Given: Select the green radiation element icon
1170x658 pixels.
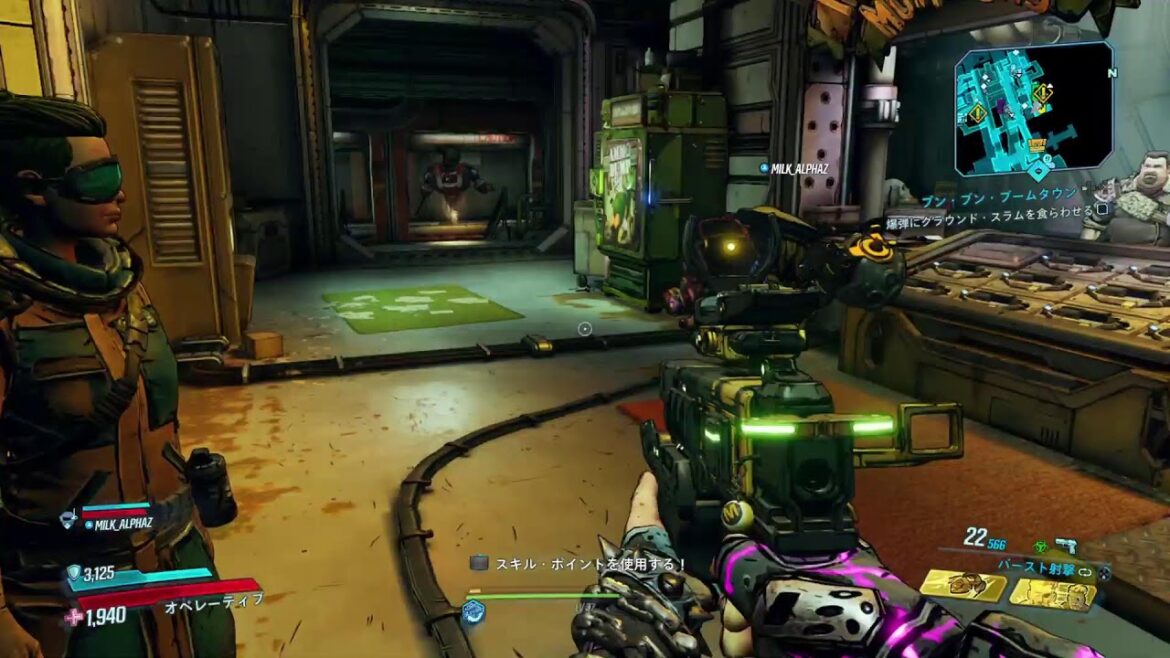Looking at the screenshot, I should (x=1038, y=547).
